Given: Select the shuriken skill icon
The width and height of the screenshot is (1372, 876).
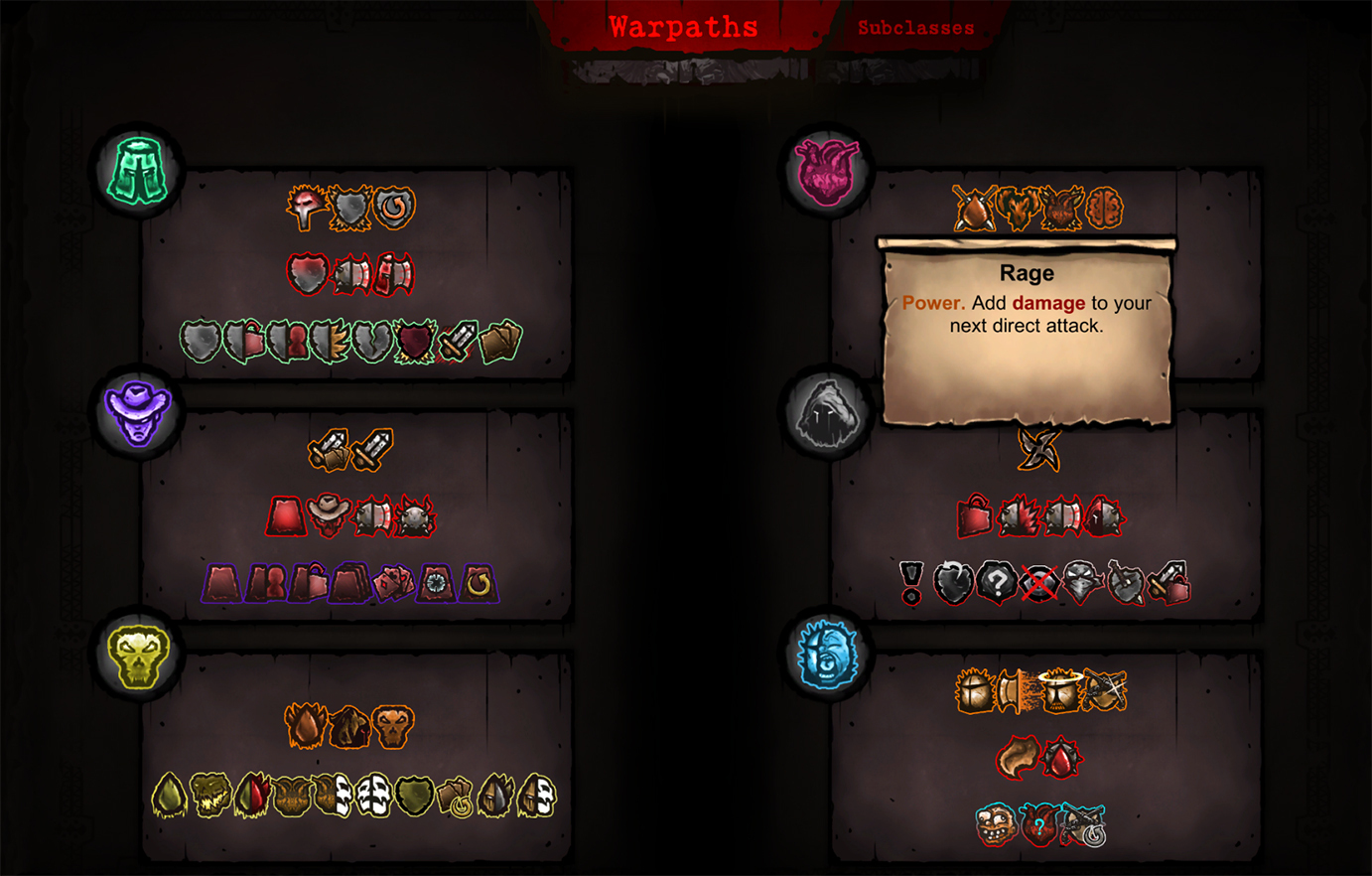Looking at the screenshot, I should [x=1038, y=450].
